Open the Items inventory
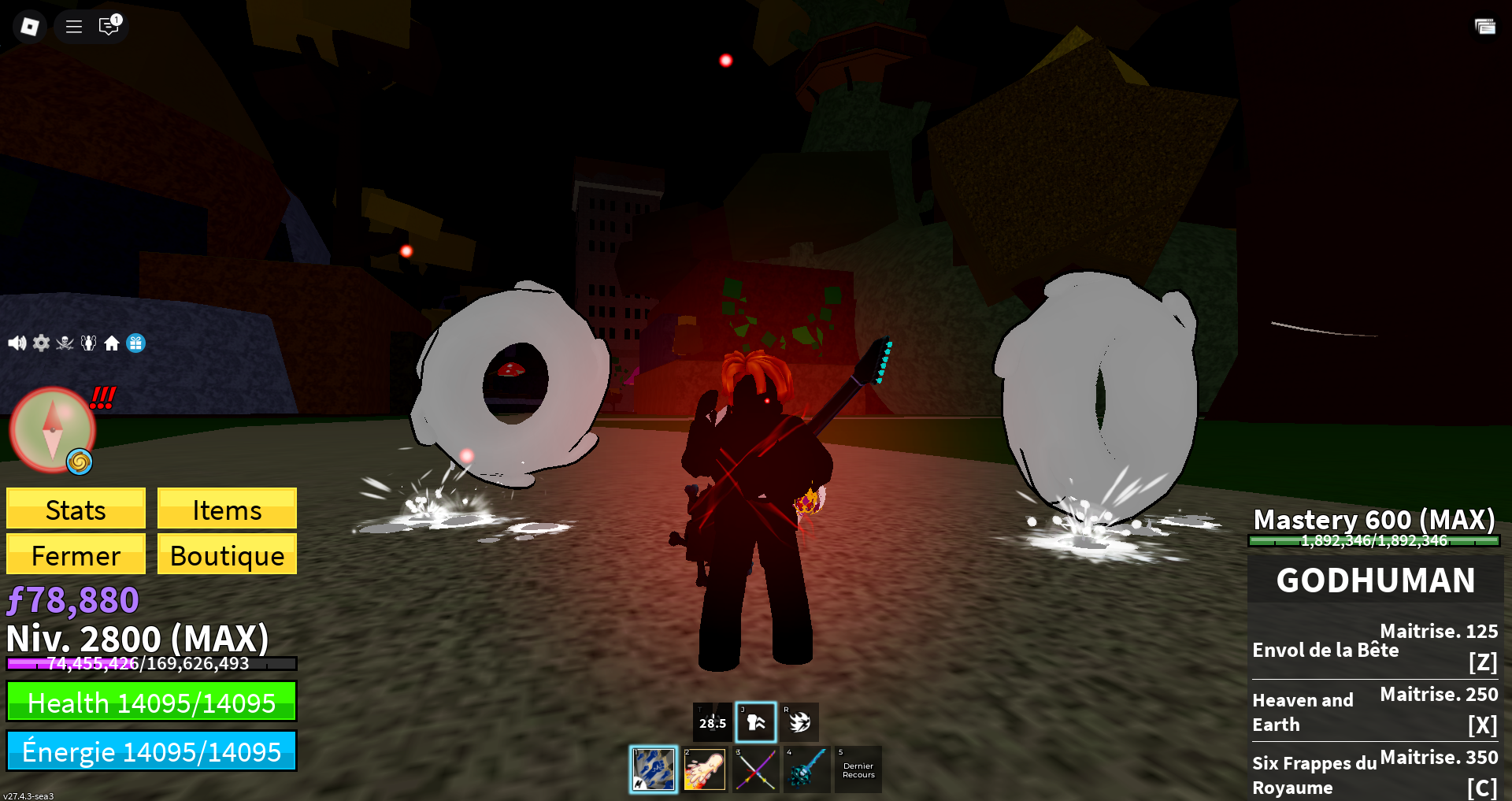This screenshot has width=1512, height=801. 227,510
